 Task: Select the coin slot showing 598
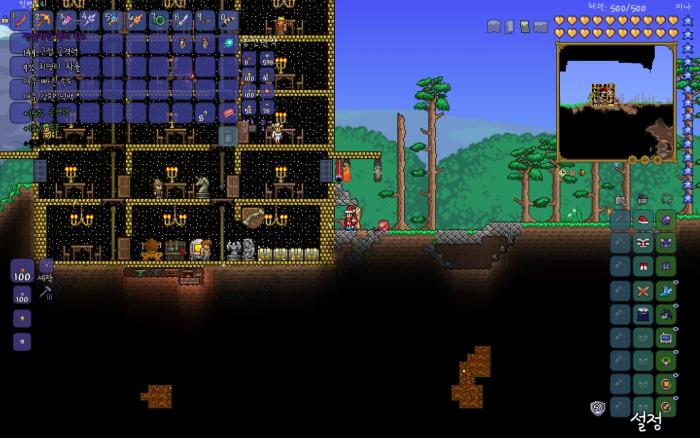click(267, 60)
